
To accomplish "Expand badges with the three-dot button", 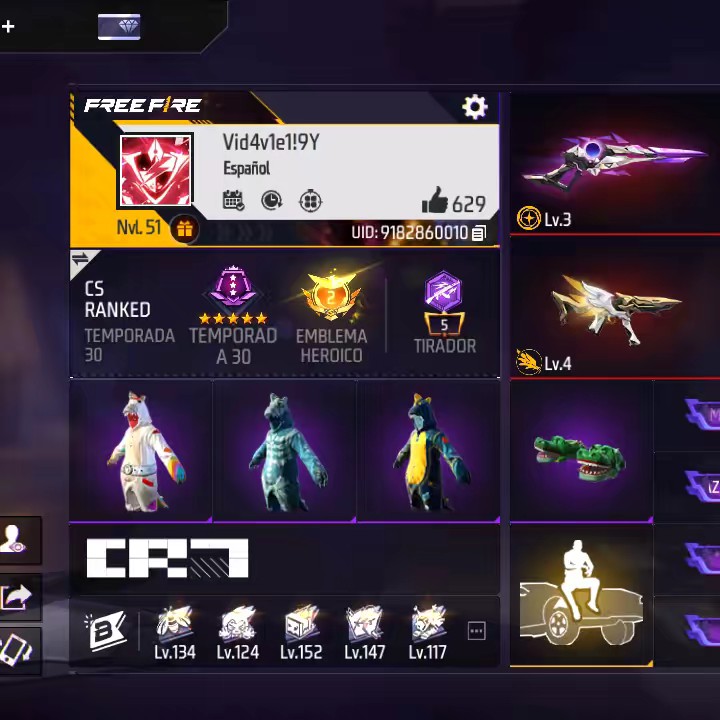I will (x=476, y=631).
